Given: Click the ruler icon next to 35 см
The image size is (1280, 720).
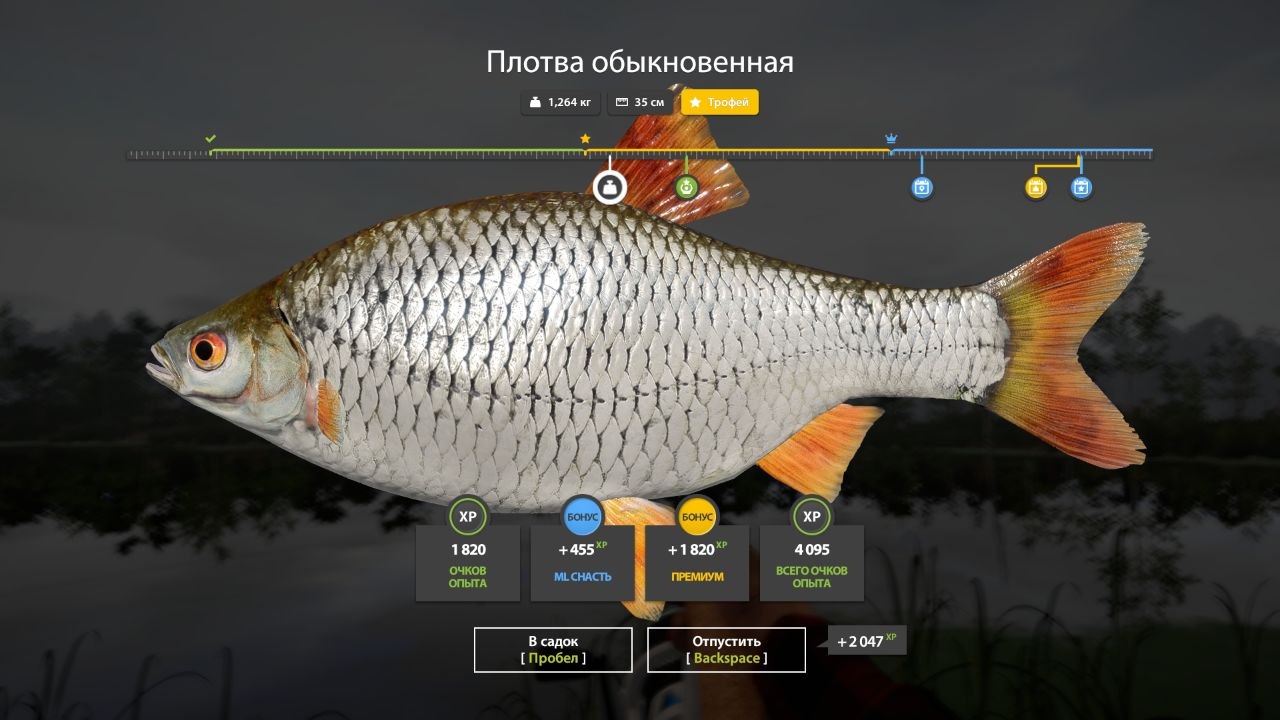Looking at the screenshot, I should coord(621,102).
